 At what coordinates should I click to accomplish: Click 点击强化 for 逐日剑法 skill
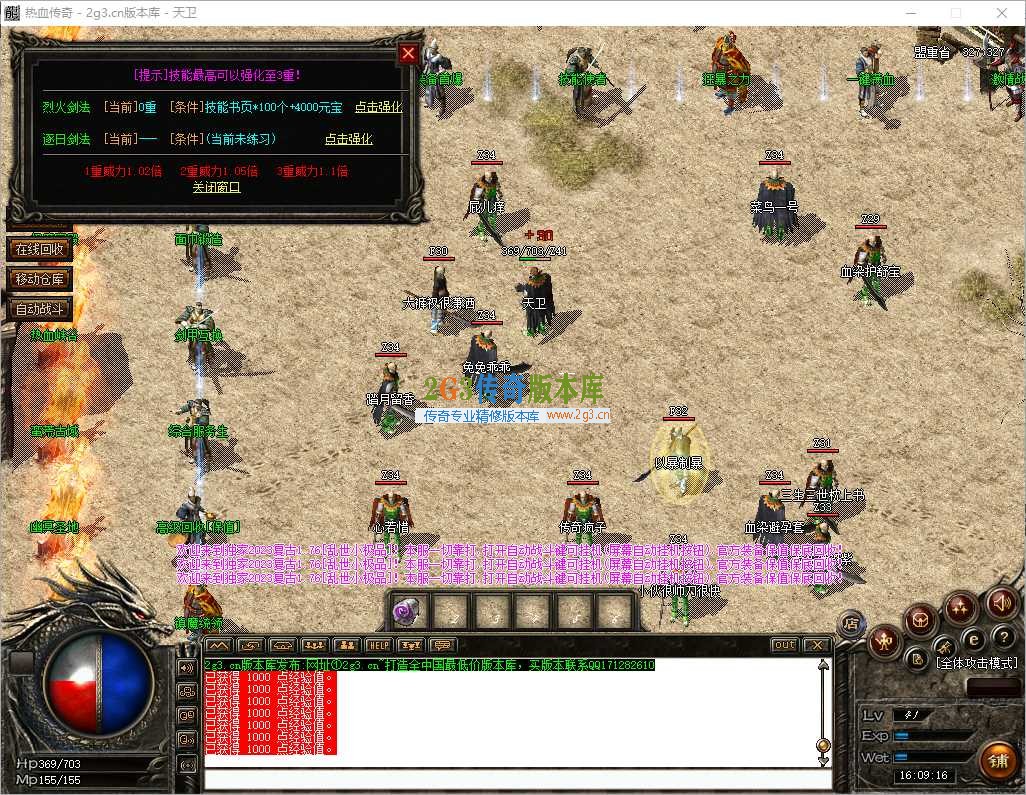pos(348,139)
